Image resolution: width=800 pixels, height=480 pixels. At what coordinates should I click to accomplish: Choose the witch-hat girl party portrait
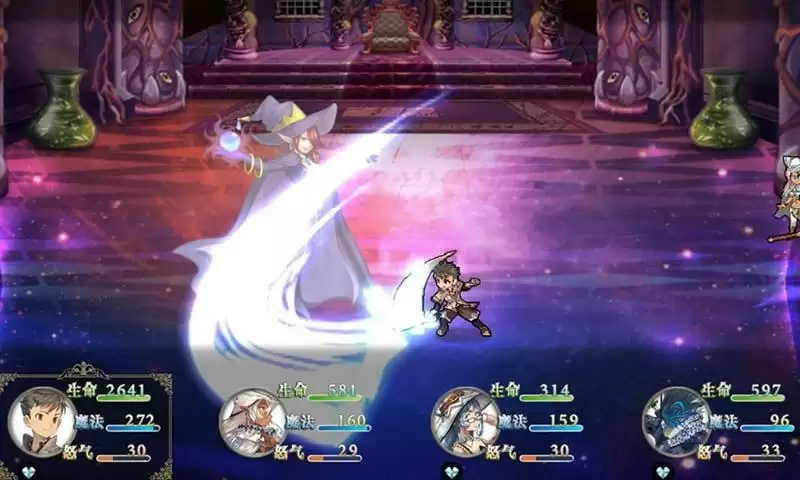[x=465, y=421]
